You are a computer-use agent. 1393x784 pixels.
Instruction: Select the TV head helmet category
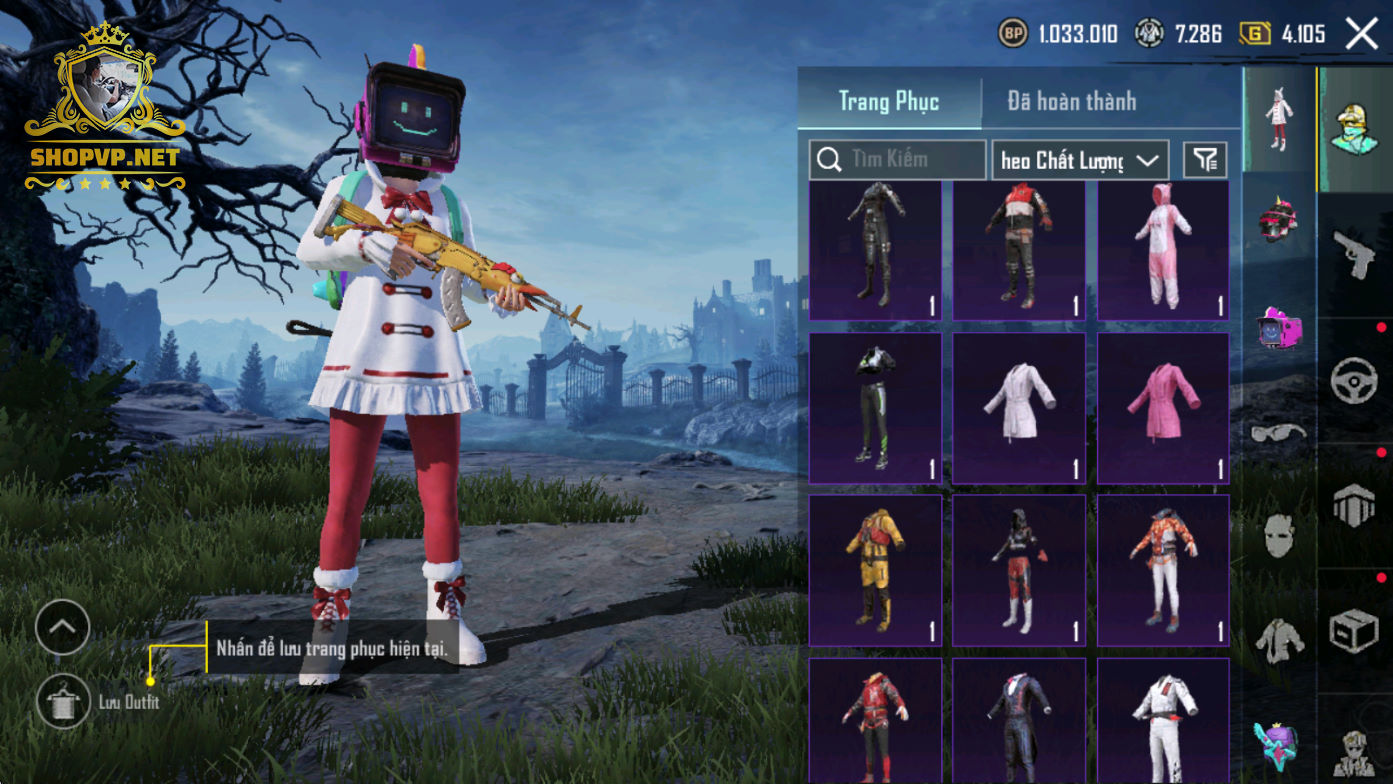coord(1279,328)
